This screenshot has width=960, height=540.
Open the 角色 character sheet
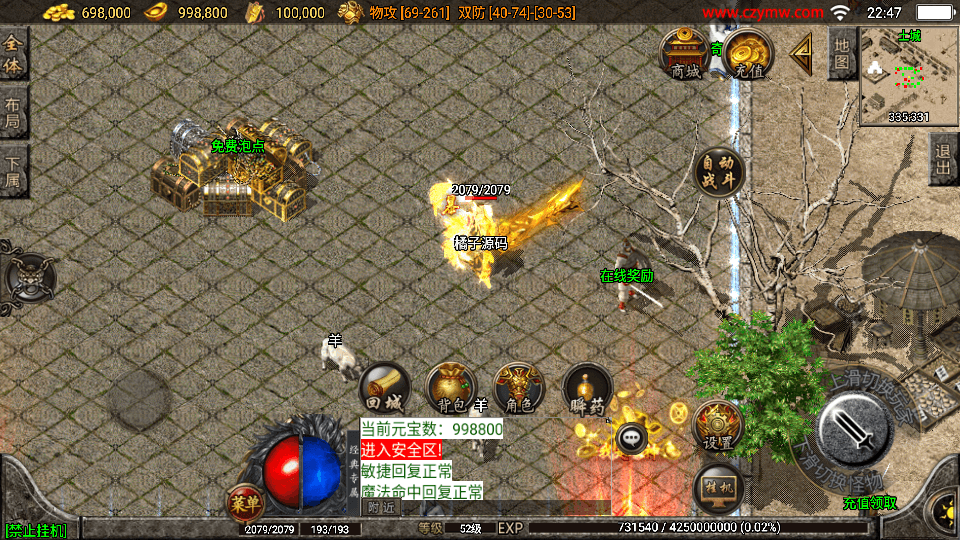519,388
